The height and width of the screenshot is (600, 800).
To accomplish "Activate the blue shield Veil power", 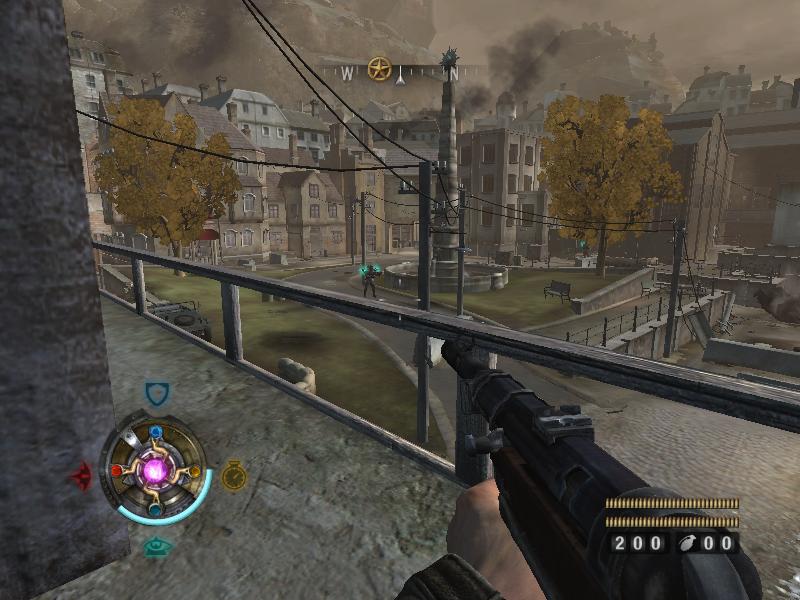I will (157, 395).
